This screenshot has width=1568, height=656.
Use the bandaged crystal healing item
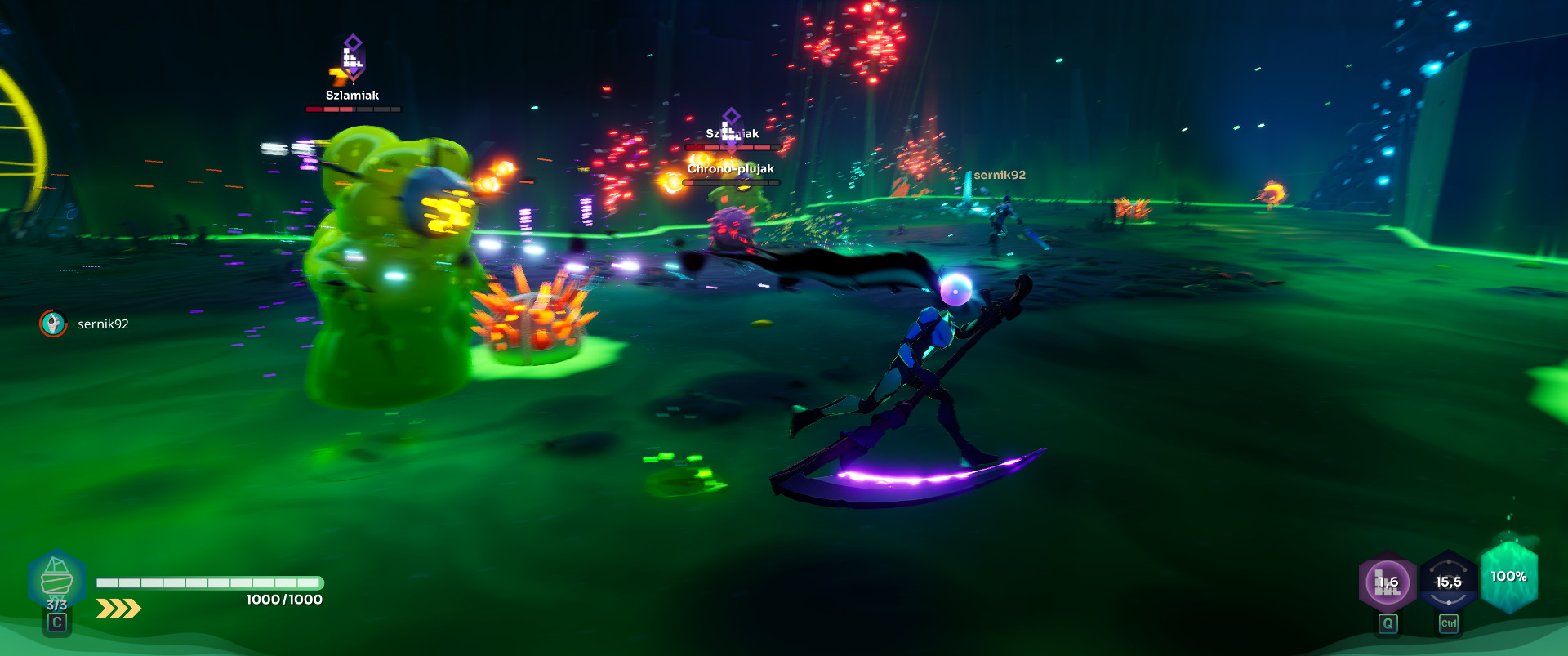pyautogui.click(x=56, y=580)
